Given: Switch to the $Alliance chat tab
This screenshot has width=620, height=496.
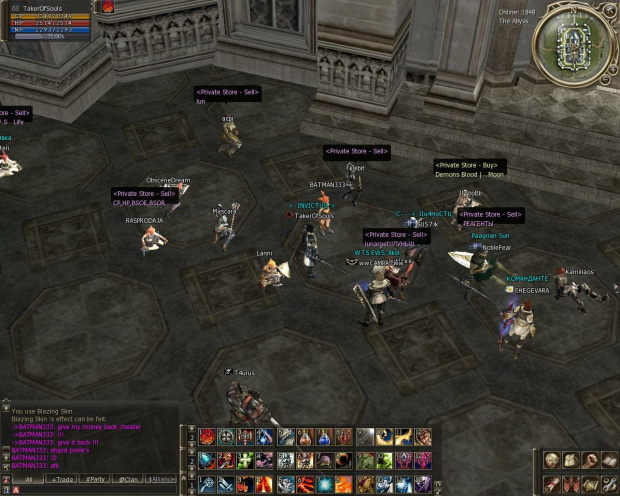Looking at the screenshot, I should tap(163, 480).
